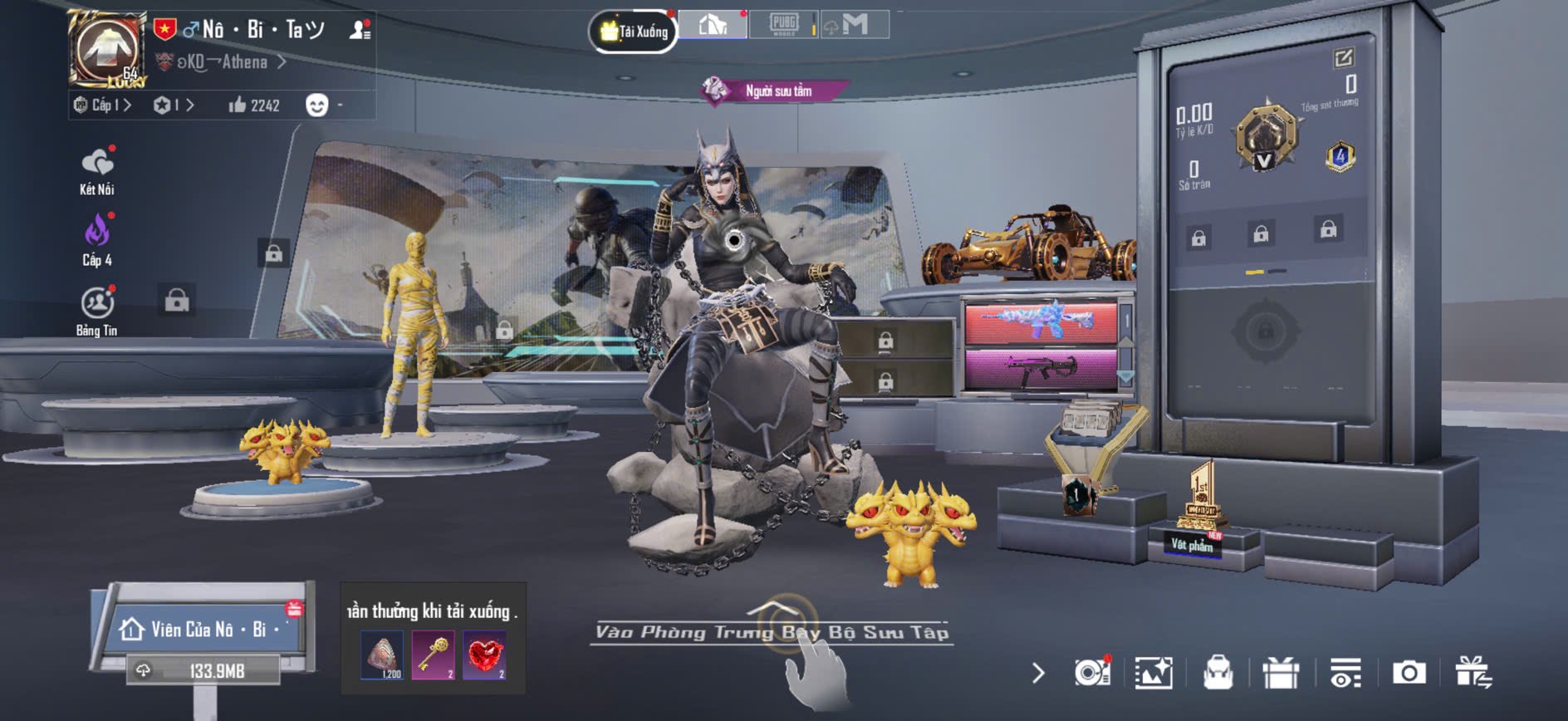Viewport: 1568px width, 721px height.
Task: Choose a mood with the smiley face
Action: tap(316, 105)
